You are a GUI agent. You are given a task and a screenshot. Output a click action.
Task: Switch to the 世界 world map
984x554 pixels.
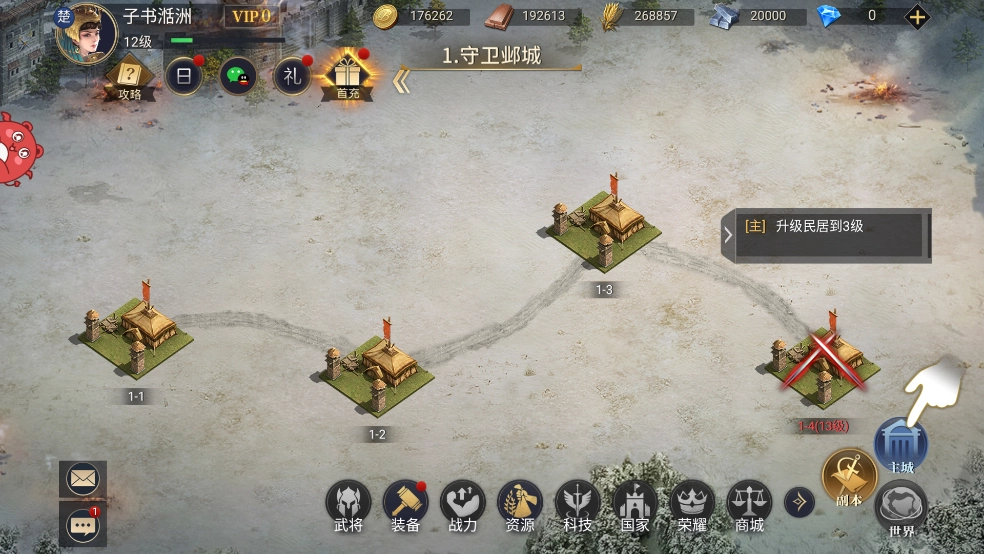901,510
